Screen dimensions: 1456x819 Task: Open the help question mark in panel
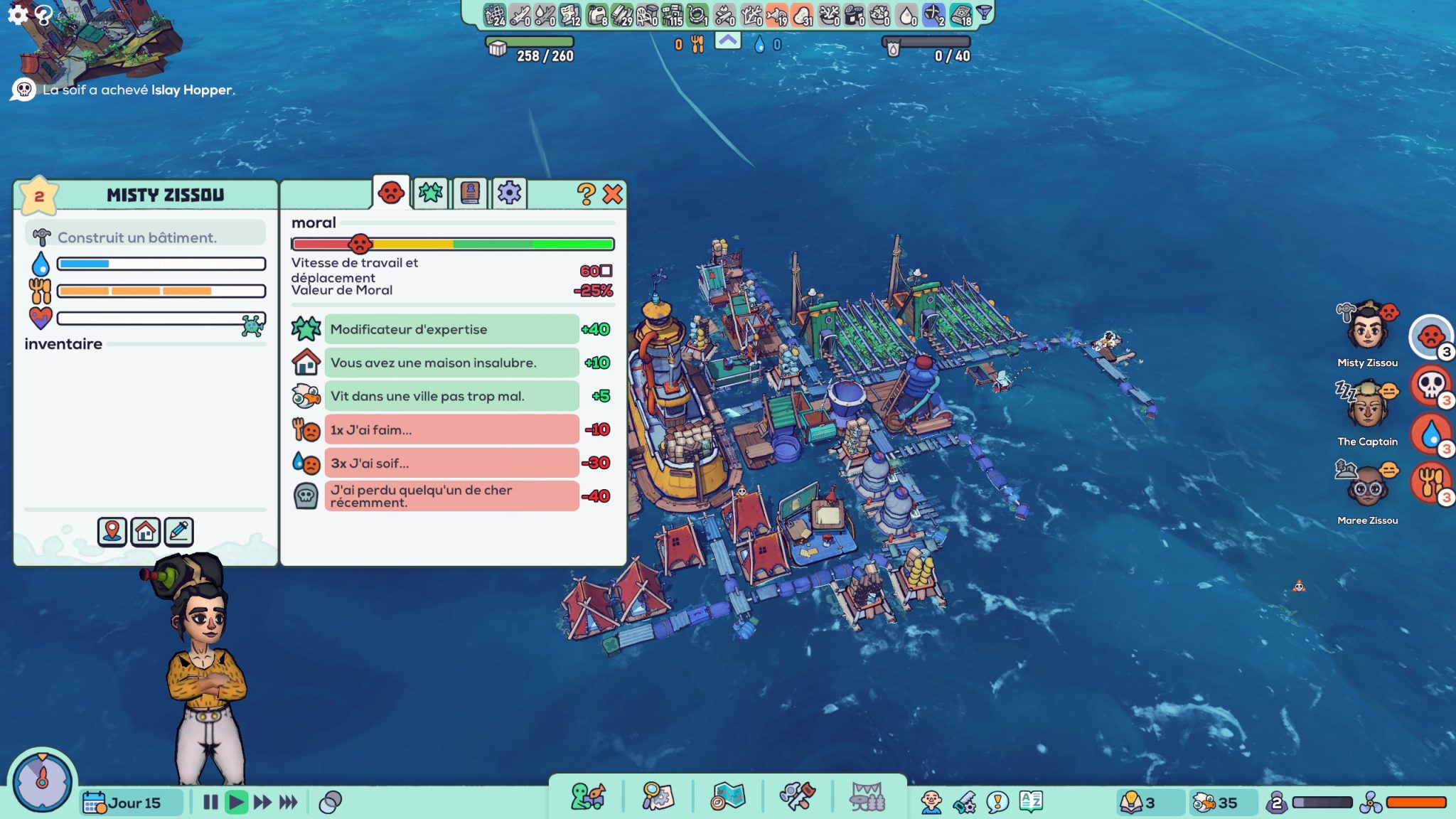[x=585, y=194]
